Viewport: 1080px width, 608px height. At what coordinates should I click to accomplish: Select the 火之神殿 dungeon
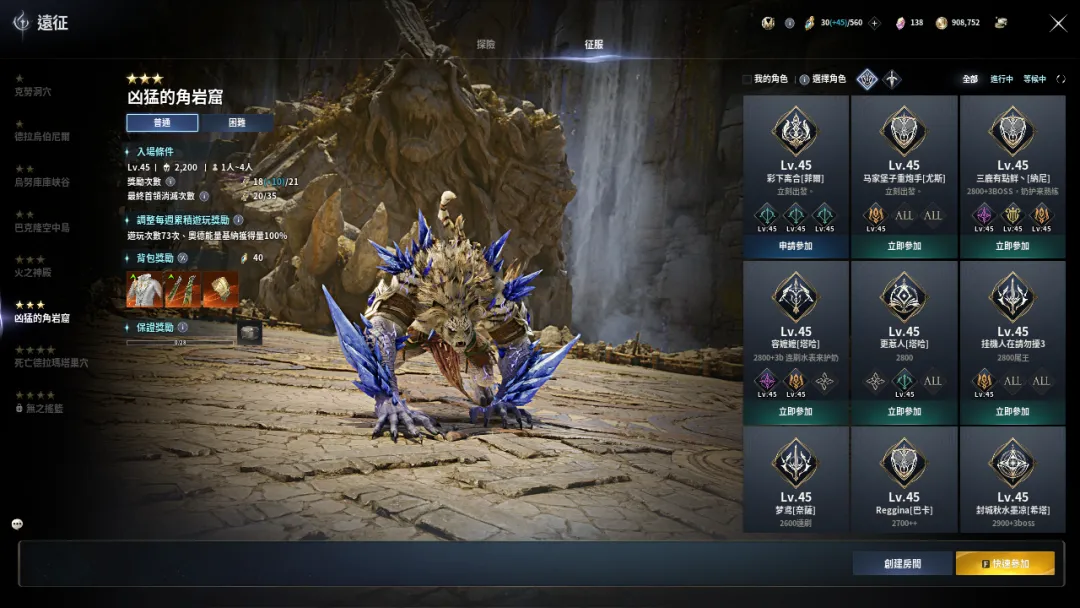(33, 272)
